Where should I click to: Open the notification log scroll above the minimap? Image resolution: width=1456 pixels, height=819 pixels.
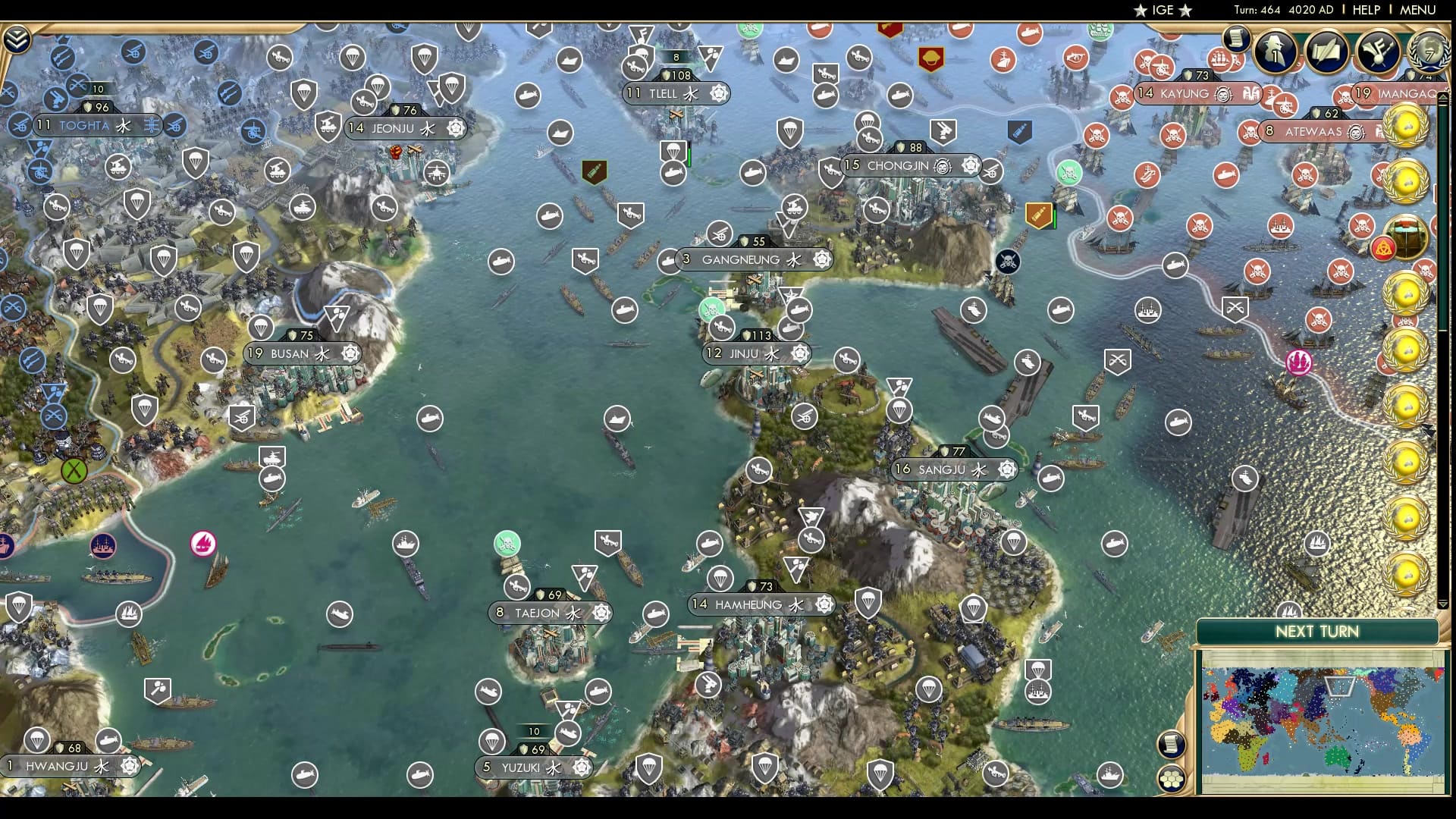coord(1172,742)
